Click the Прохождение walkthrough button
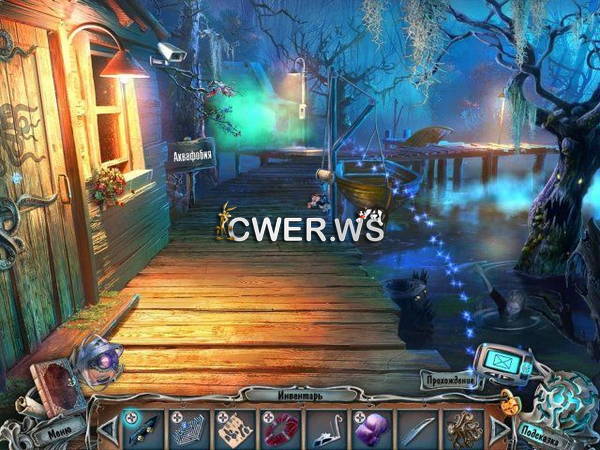Image resolution: width=600 pixels, height=450 pixels. tap(450, 380)
